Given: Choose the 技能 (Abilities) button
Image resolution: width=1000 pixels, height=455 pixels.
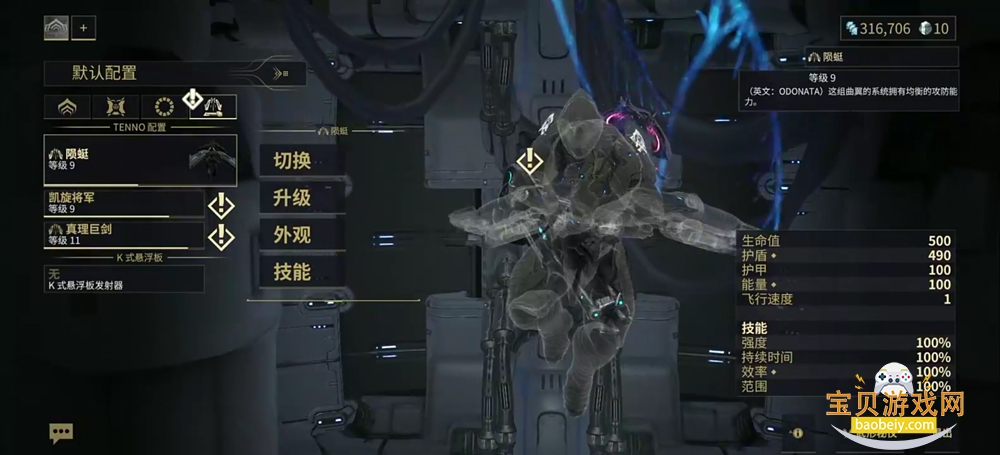Looking at the screenshot, I should click(291, 271).
